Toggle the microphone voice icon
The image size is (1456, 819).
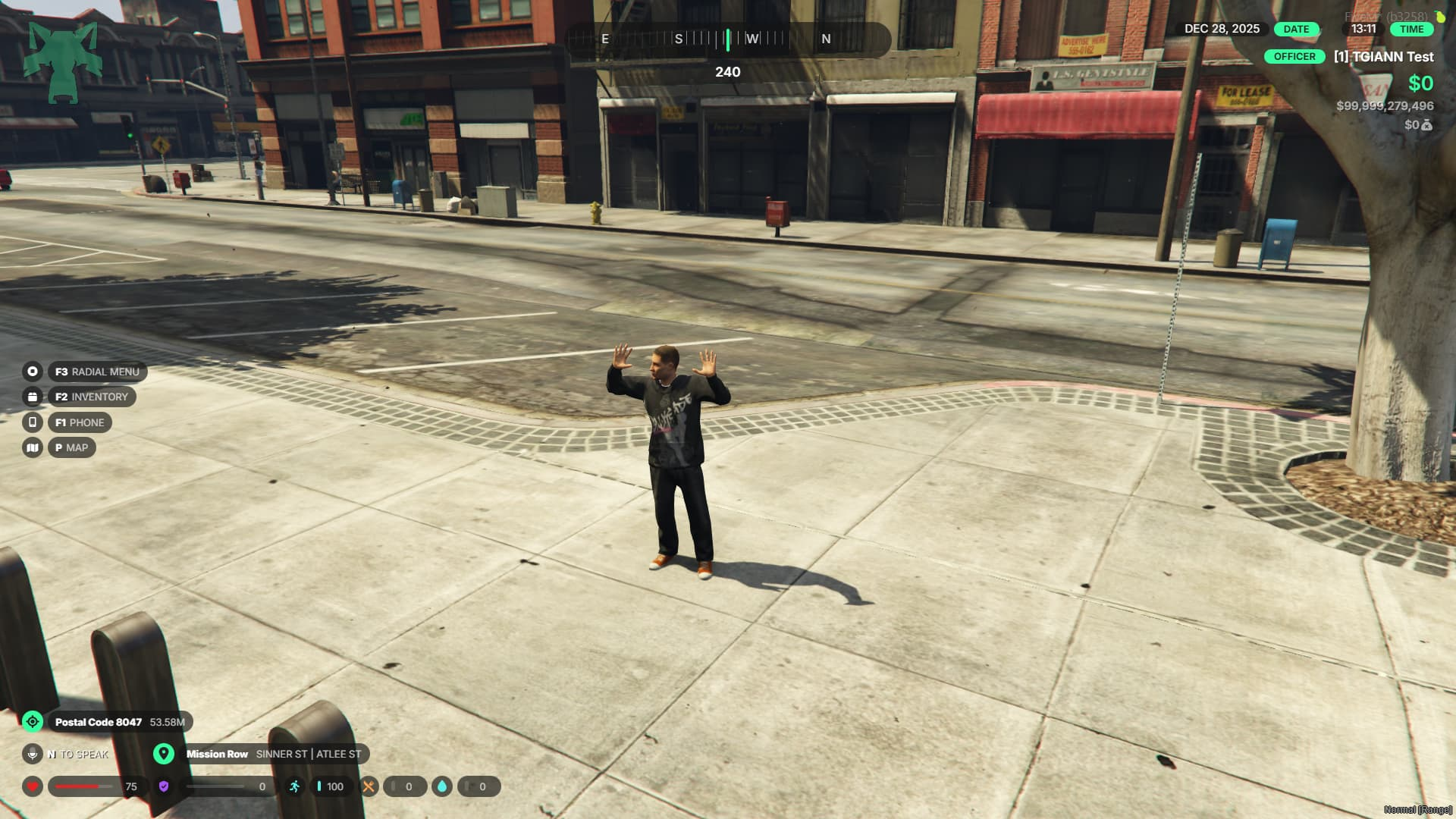point(33,754)
